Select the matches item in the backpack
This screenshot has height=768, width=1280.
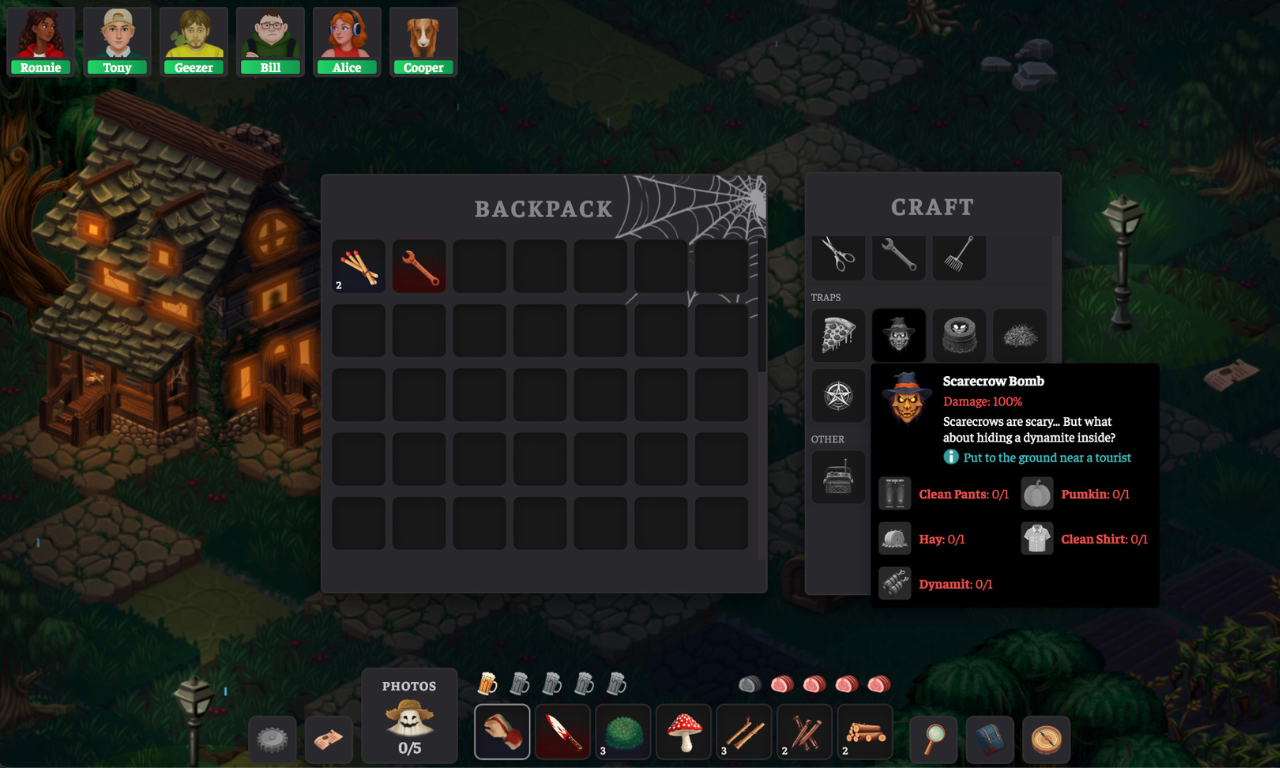coord(359,267)
